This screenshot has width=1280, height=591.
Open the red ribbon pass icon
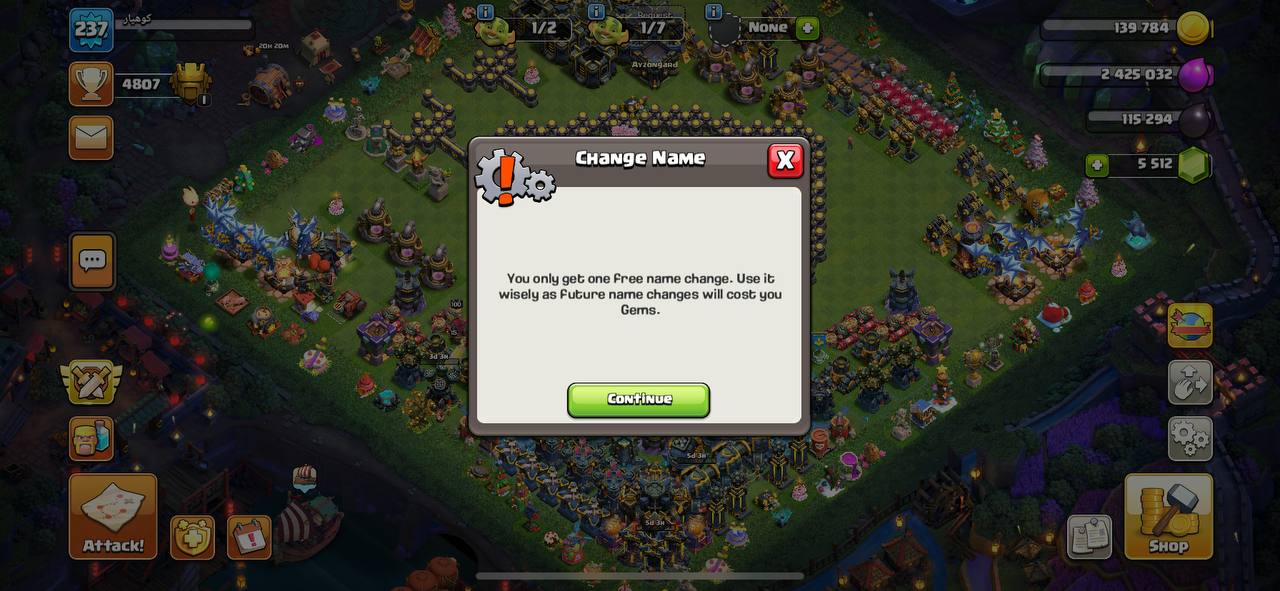tap(1190, 326)
